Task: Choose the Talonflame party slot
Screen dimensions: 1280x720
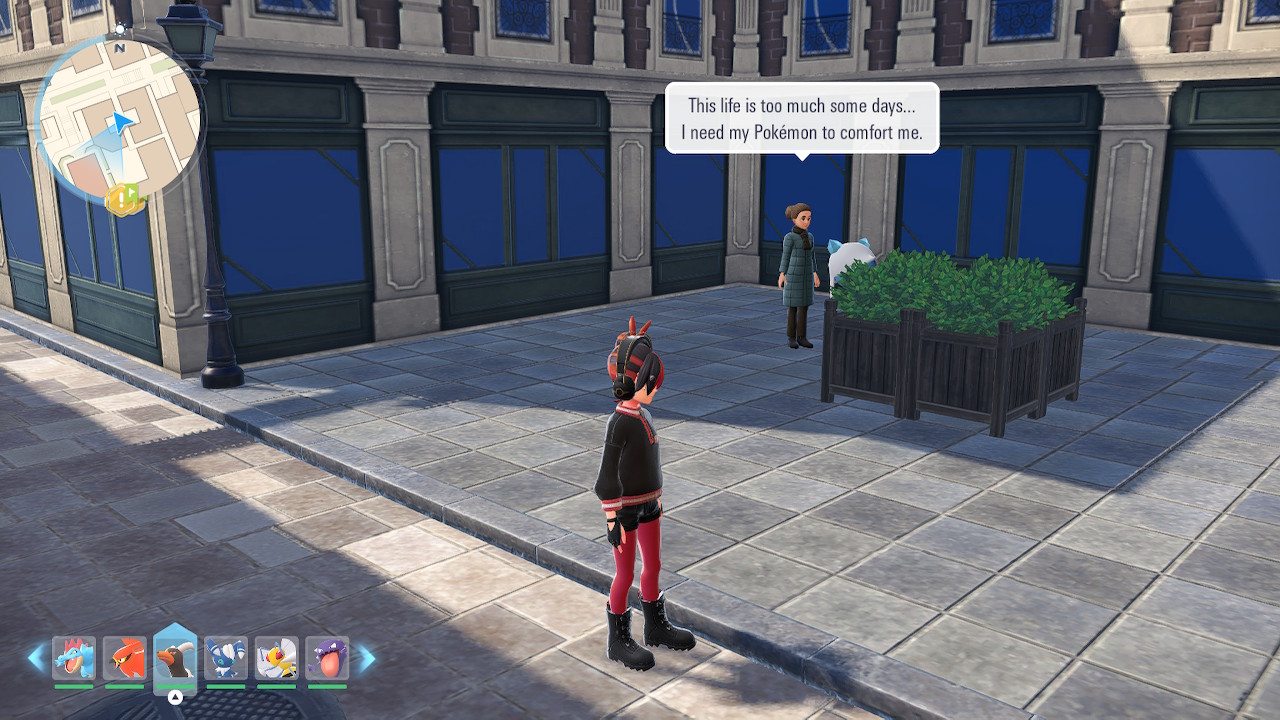Action: point(125,658)
